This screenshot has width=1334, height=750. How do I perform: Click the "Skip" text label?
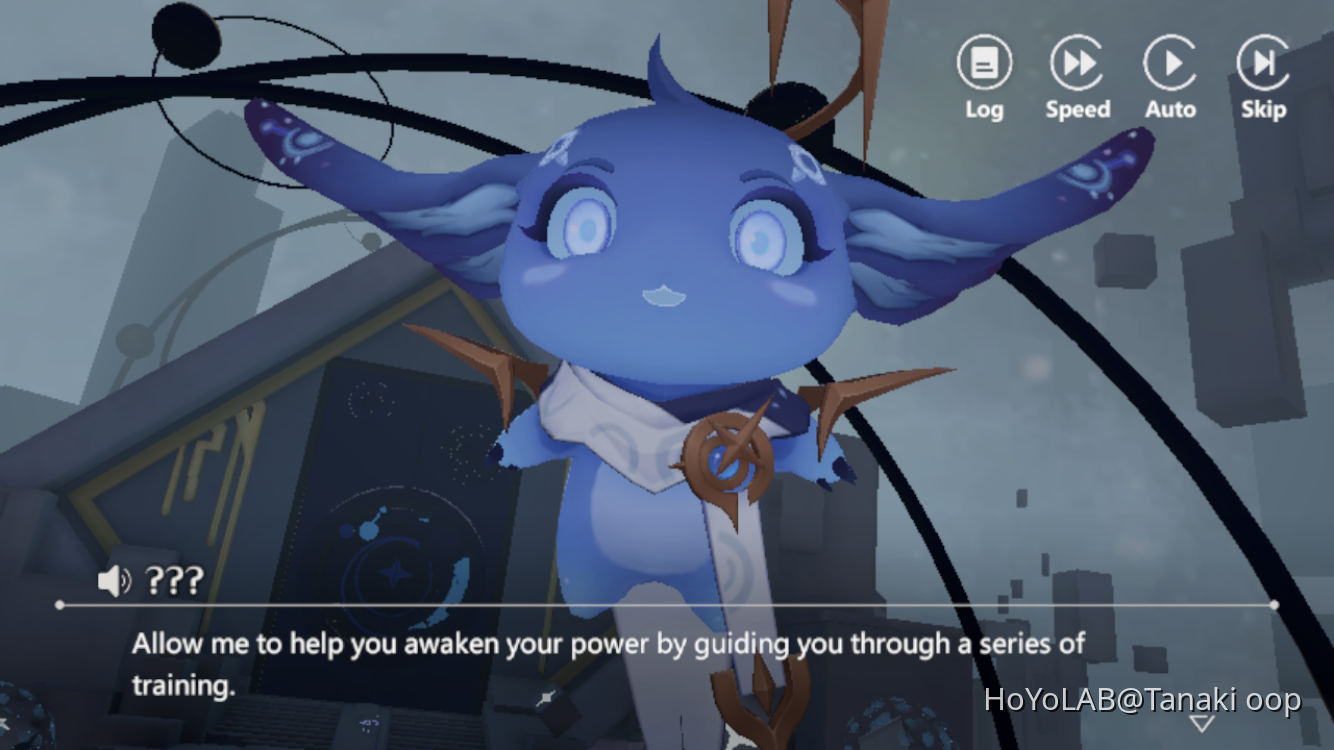point(1261,110)
